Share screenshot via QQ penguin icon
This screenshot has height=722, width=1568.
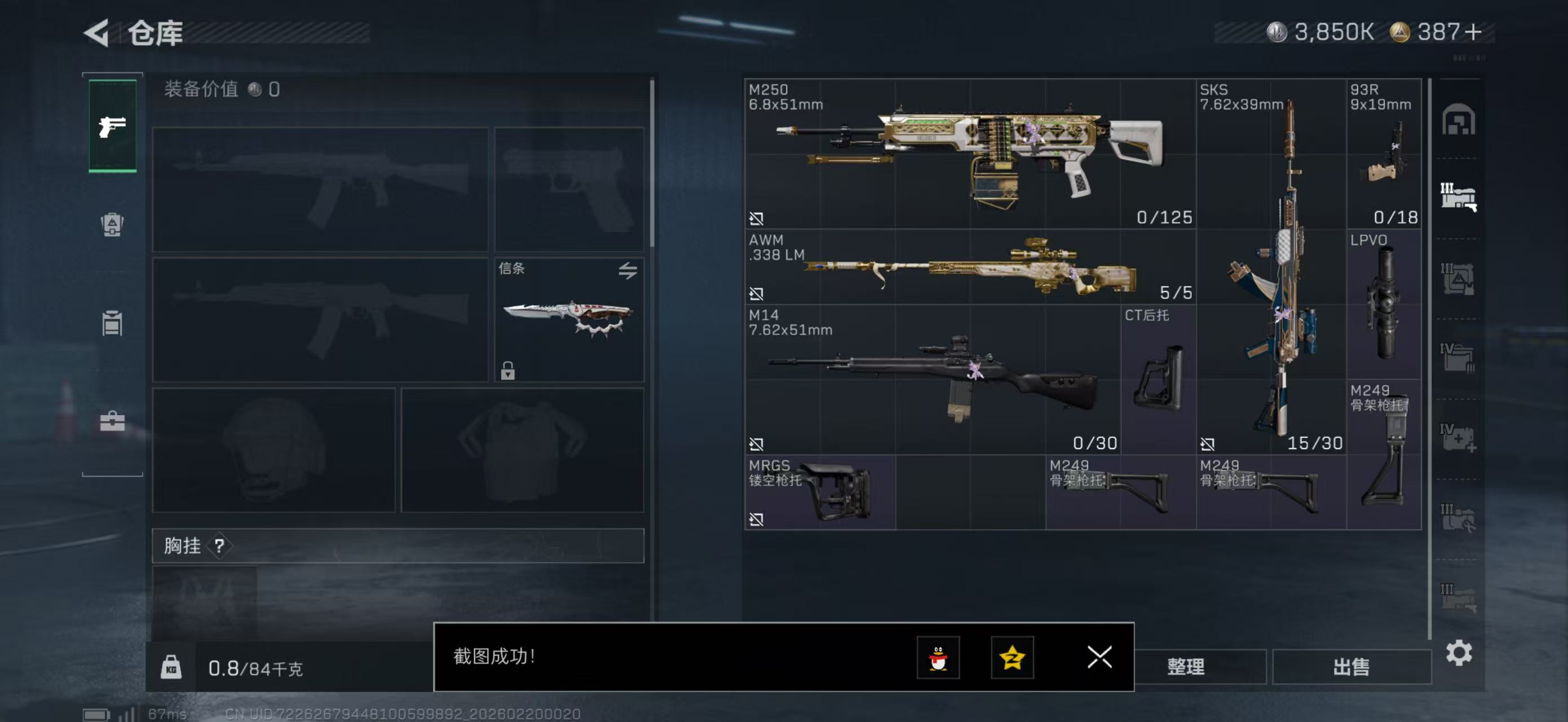coord(938,658)
